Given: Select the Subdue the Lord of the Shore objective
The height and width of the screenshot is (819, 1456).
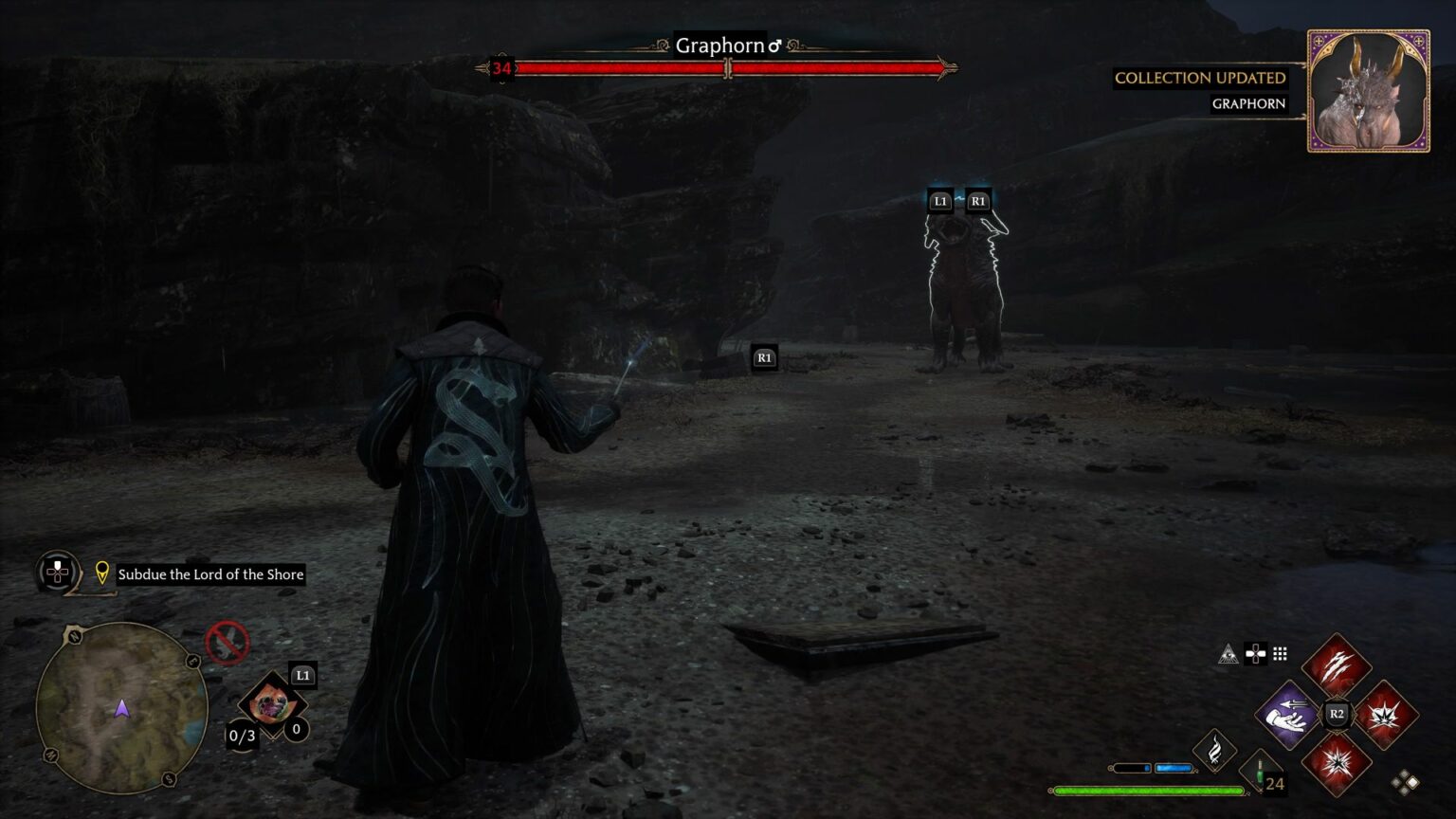Looking at the screenshot, I should click(x=210, y=574).
